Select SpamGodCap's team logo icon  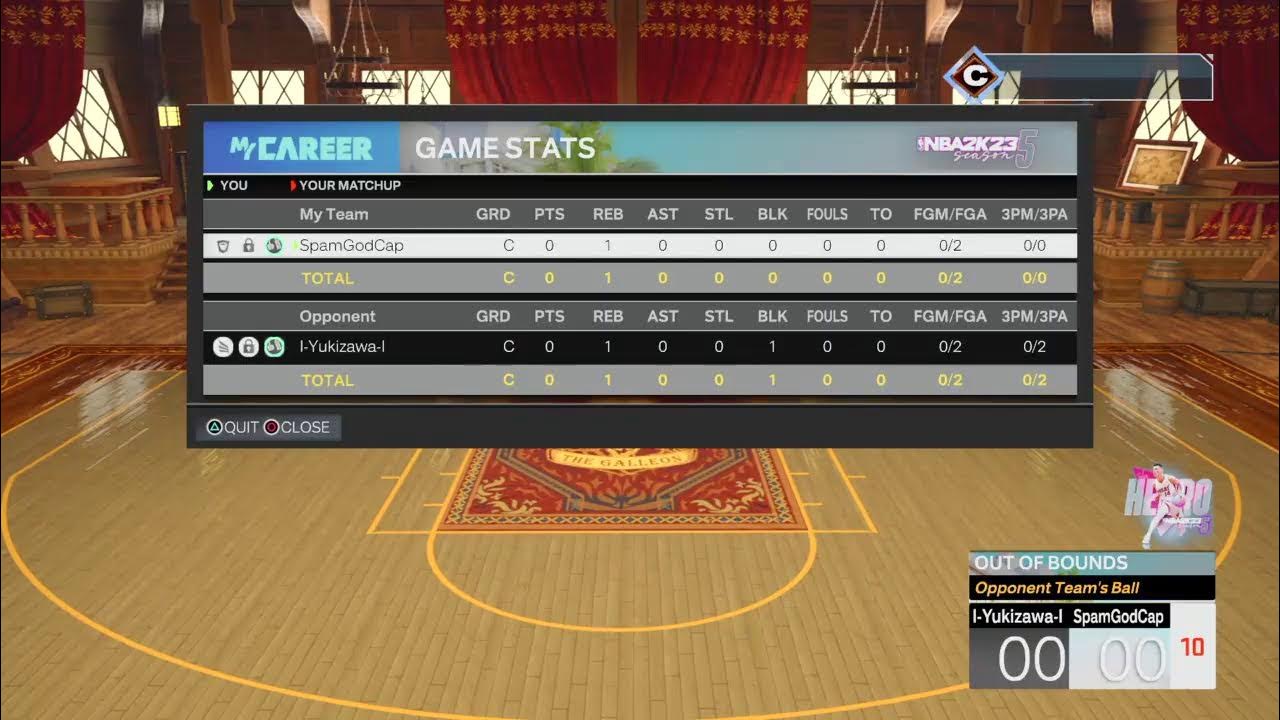click(x=273, y=245)
